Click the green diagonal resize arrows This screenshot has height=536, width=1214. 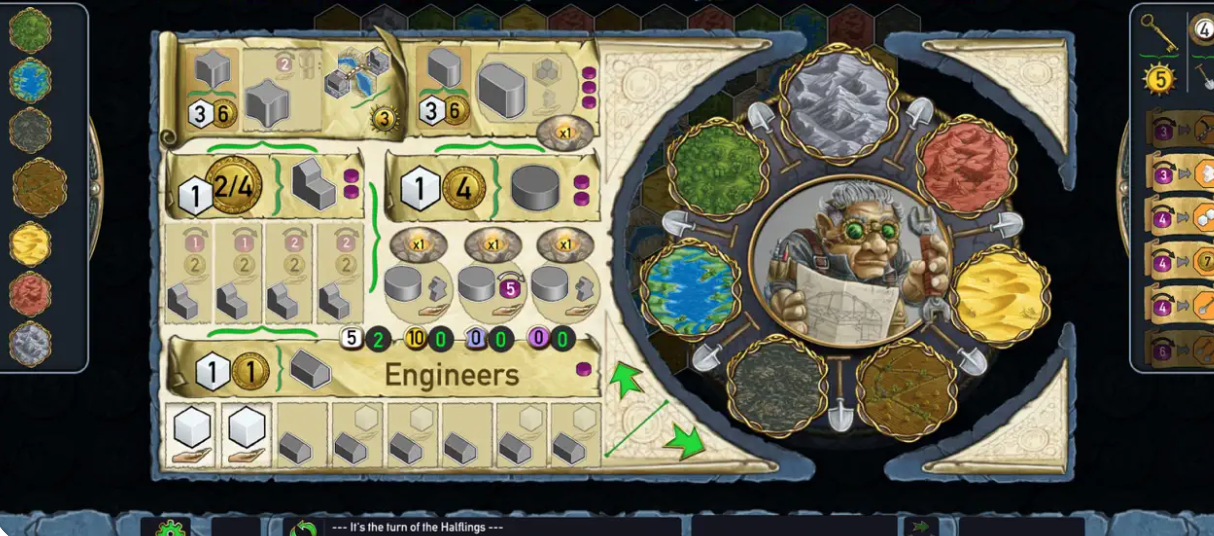pos(655,413)
